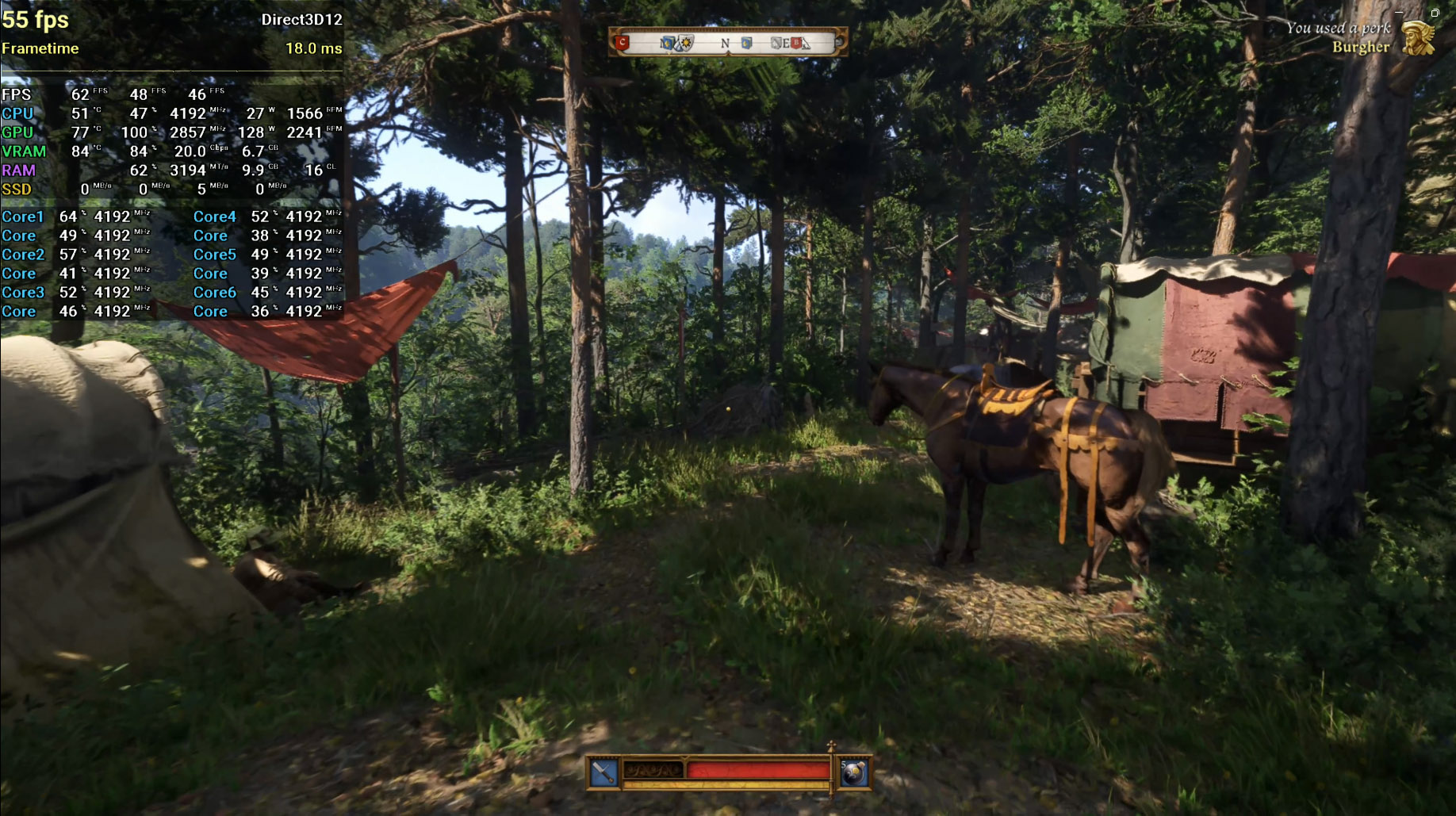Screen dimensions: 1456x816
Task: Minimize the game window
Action: coord(1399,13)
